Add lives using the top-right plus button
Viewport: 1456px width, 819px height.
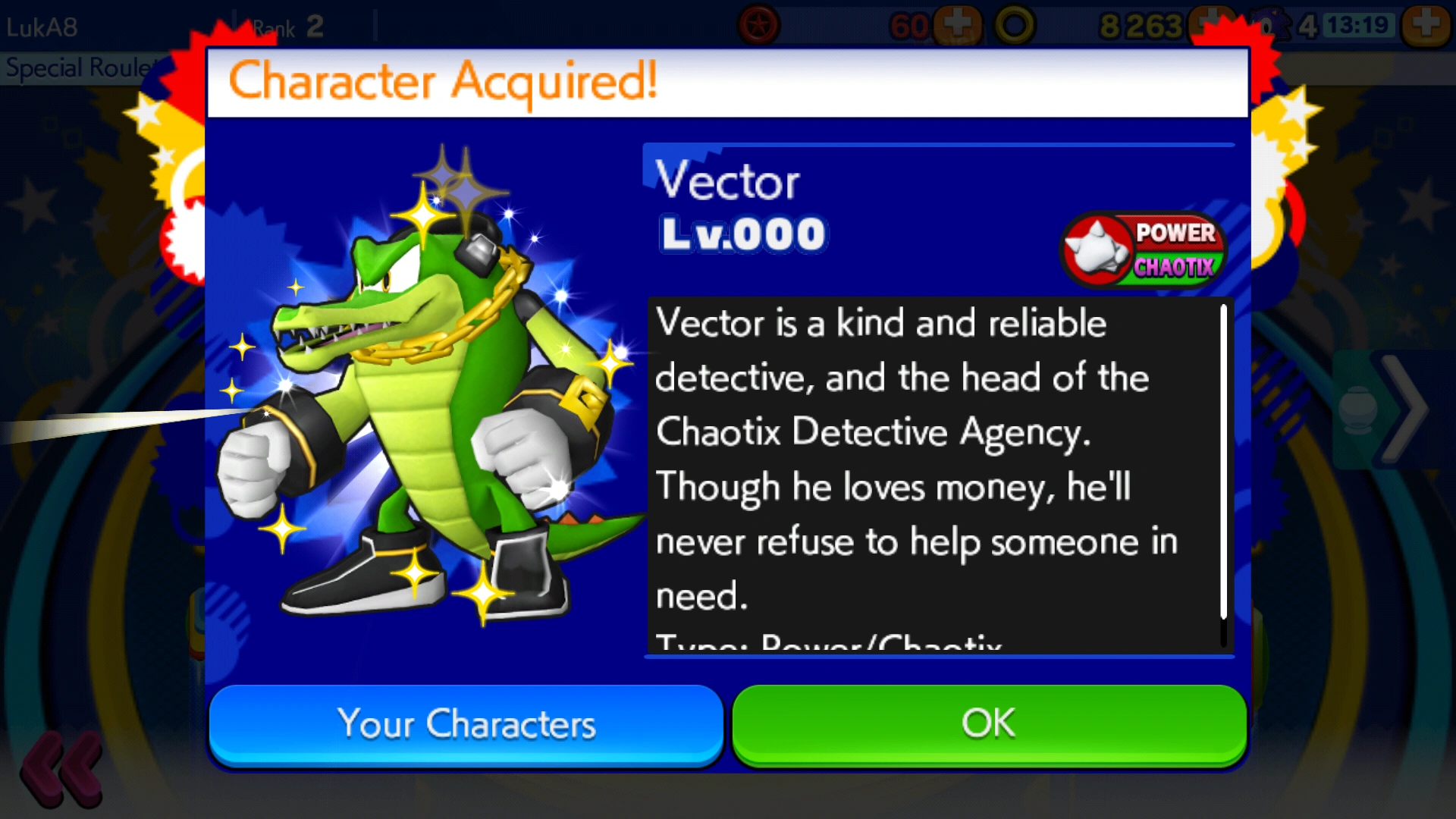point(1425,24)
